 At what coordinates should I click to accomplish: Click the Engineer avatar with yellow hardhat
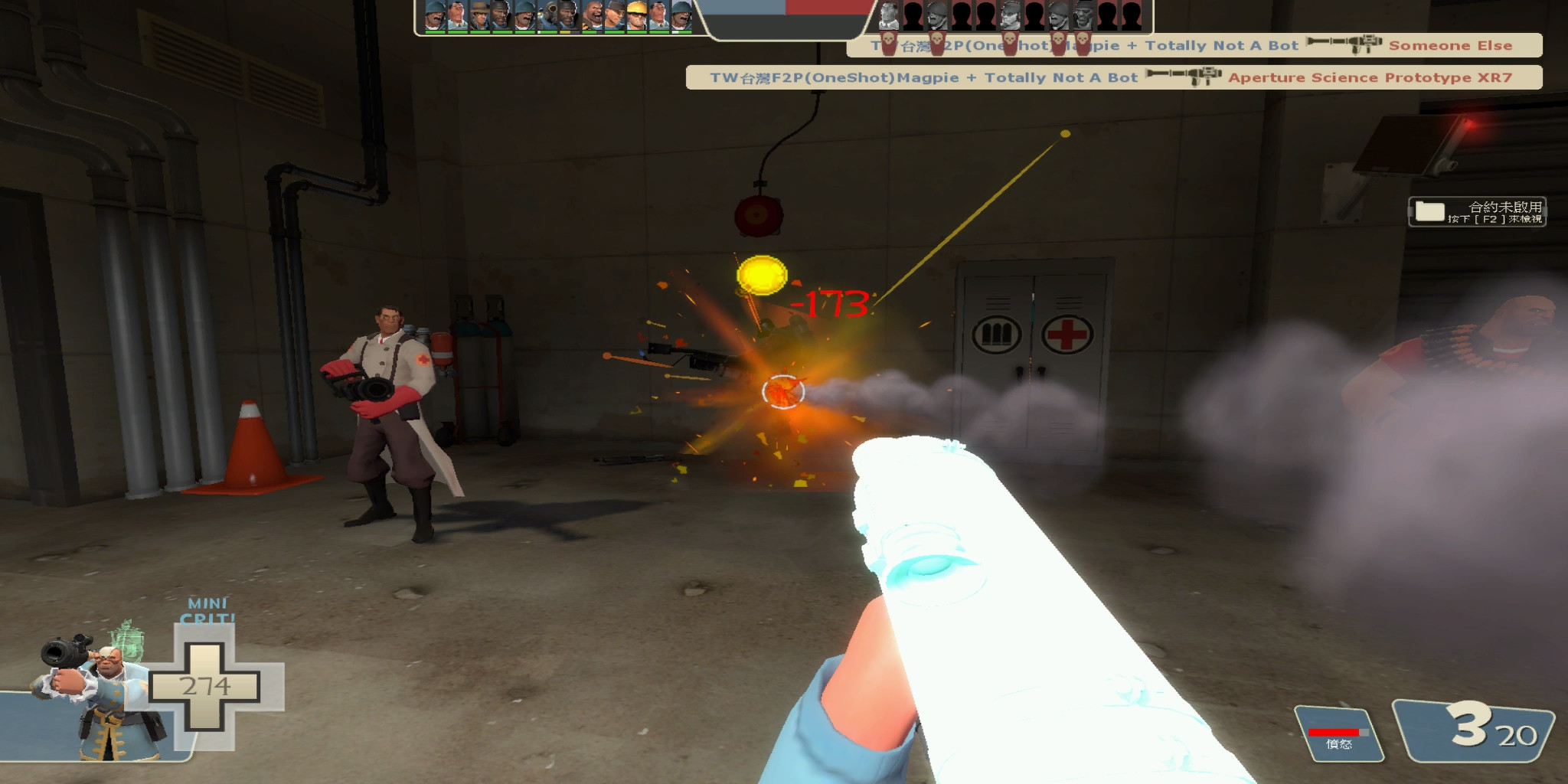(x=636, y=17)
